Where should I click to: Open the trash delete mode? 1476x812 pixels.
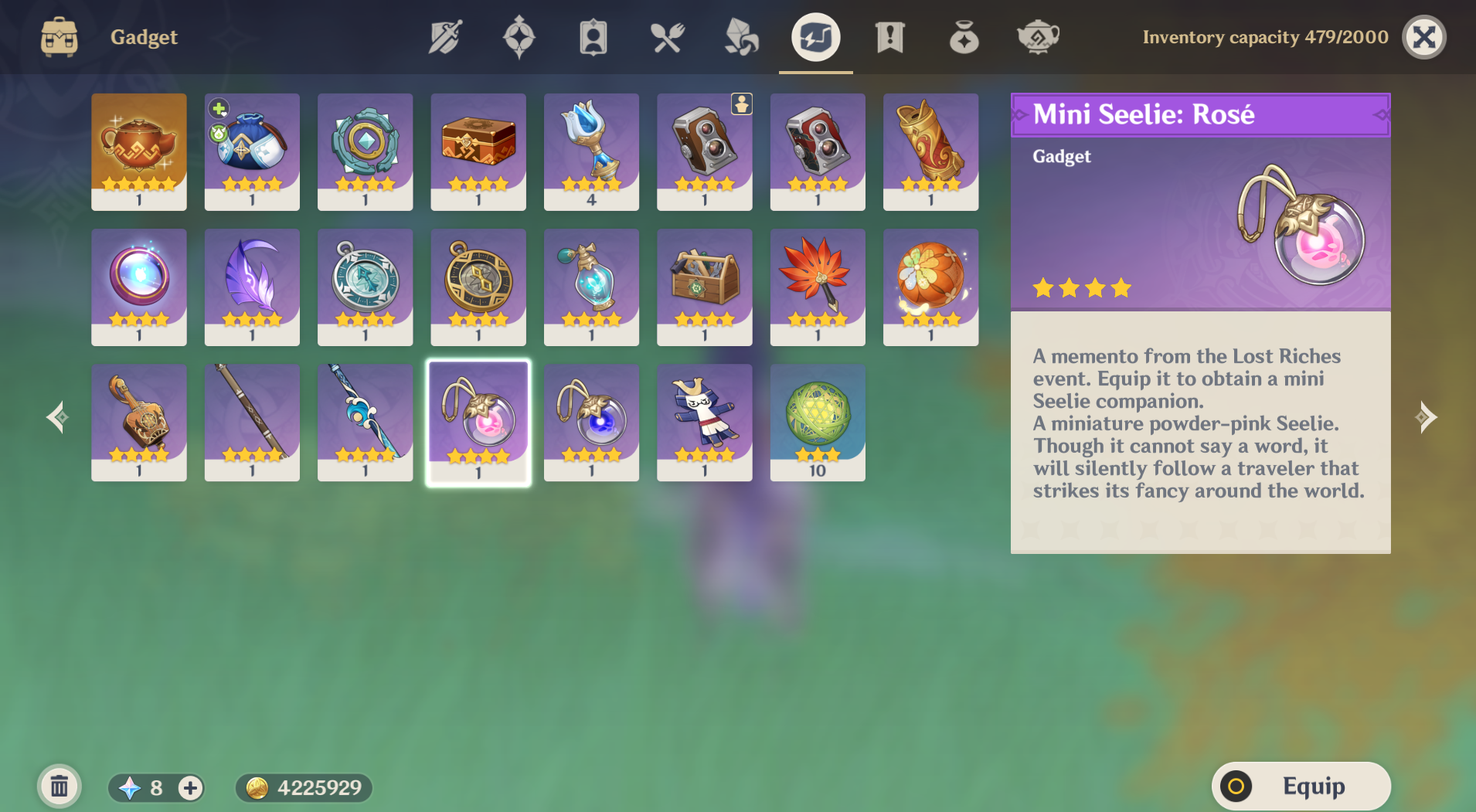(60, 787)
